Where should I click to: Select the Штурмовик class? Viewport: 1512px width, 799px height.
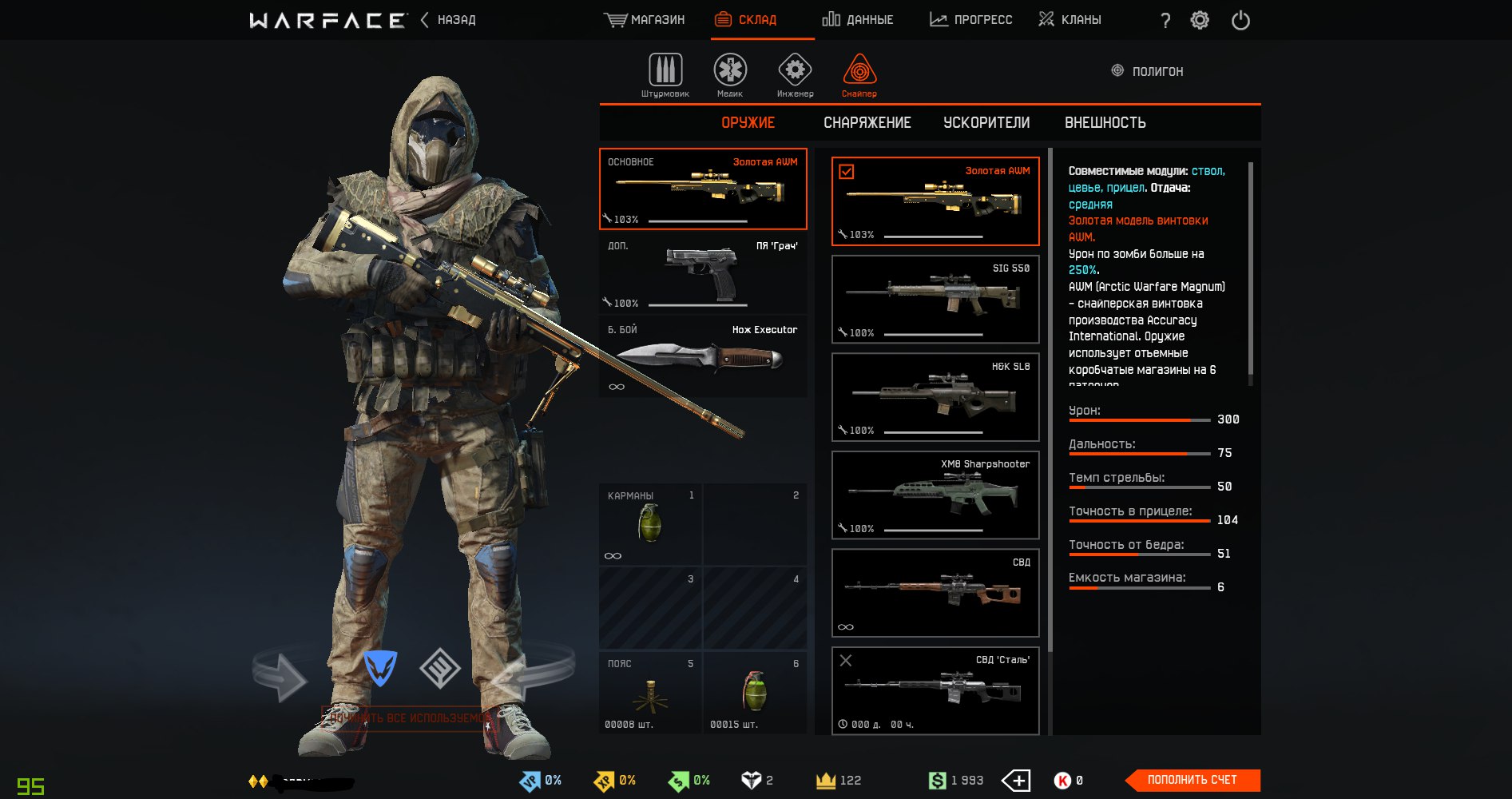click(x=665, y=75)
